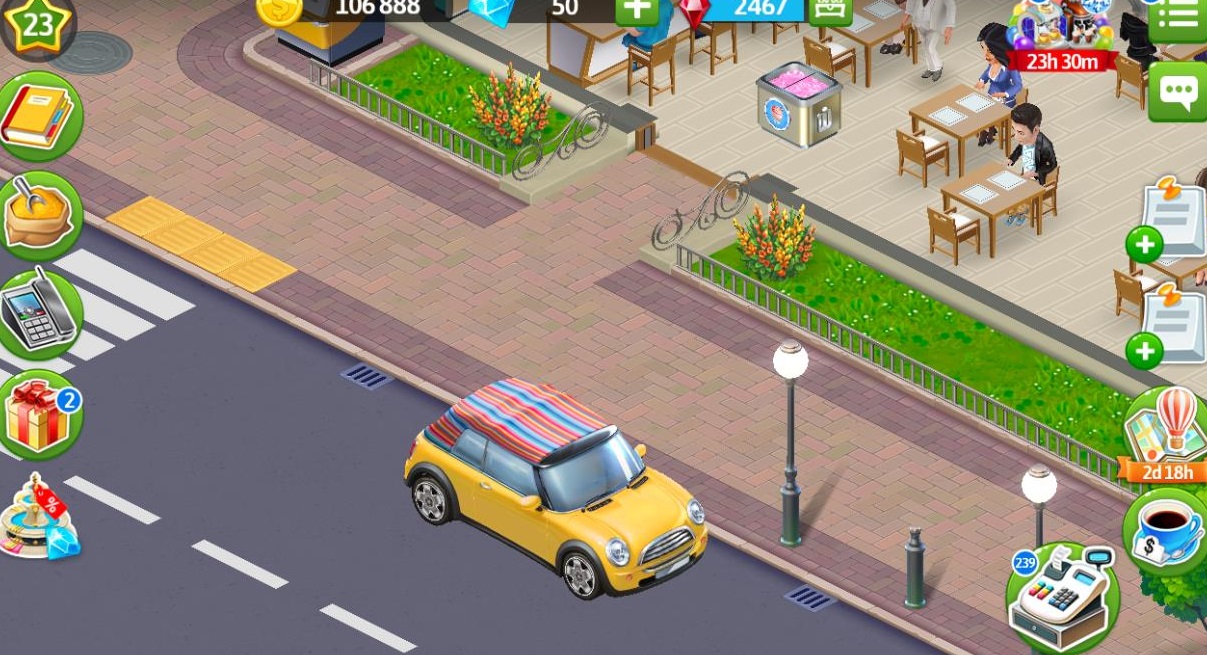Image resolution: width=1207 pixels, height=655 pixels.
Task: Click the green button beside the ruby counter
Action: (x=829, y=10)
